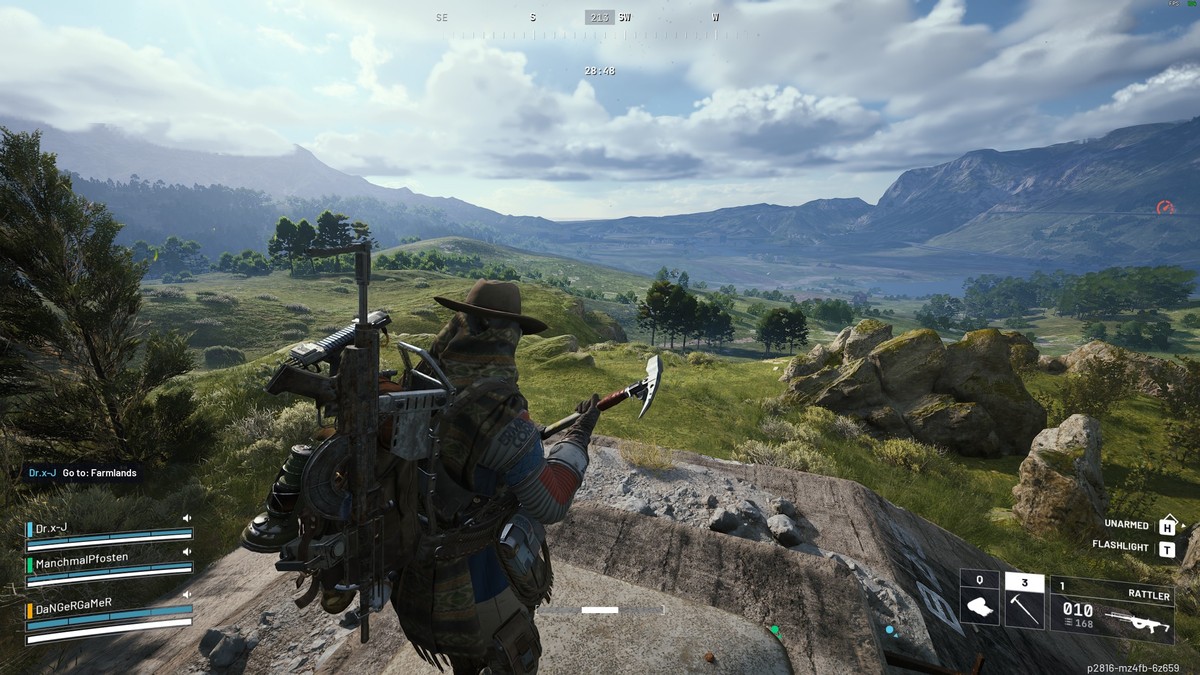This screenshot has width=1200, height=675.
Task: Click the "Go to: Farmlands" ping message
Action: click(x=84, y=472)
